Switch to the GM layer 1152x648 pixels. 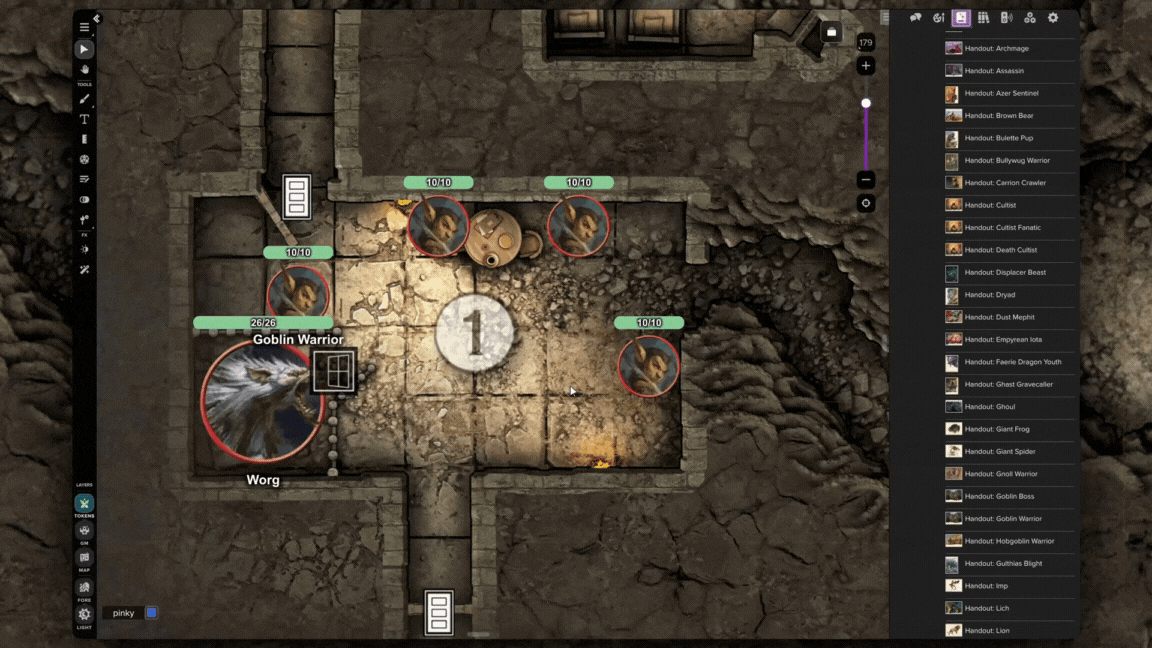(85, 532)
